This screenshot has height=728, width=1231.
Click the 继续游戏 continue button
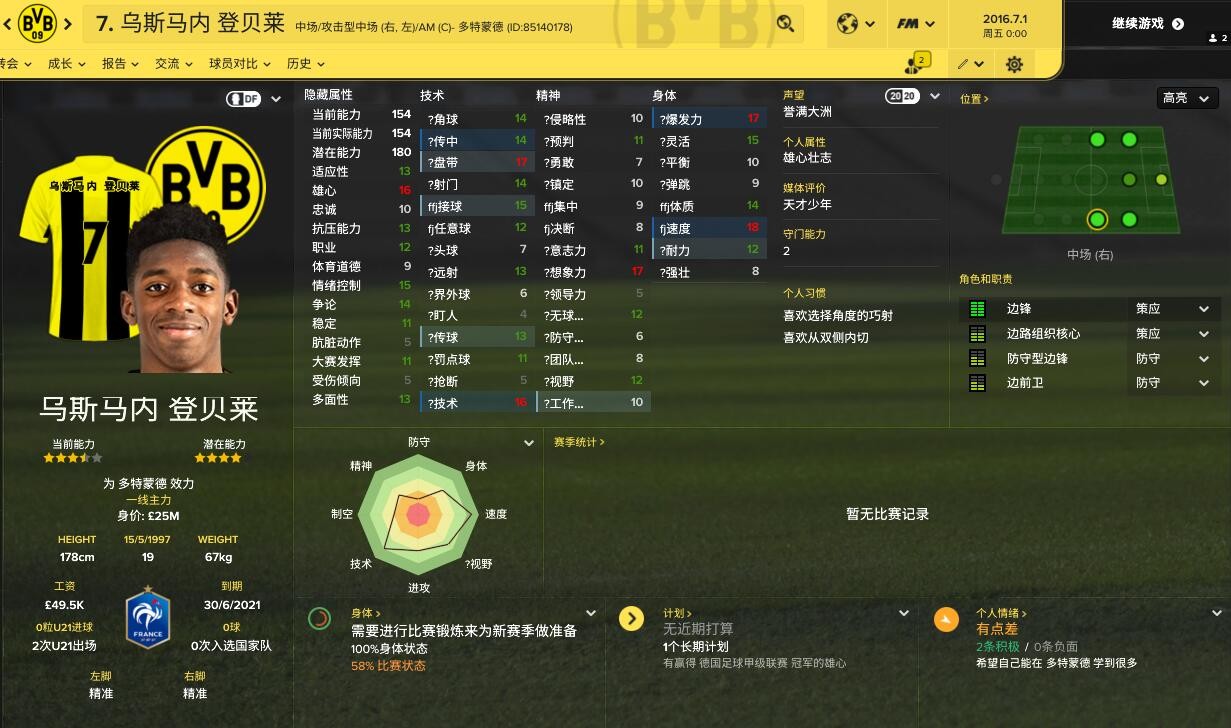[x=1147, y=24]
